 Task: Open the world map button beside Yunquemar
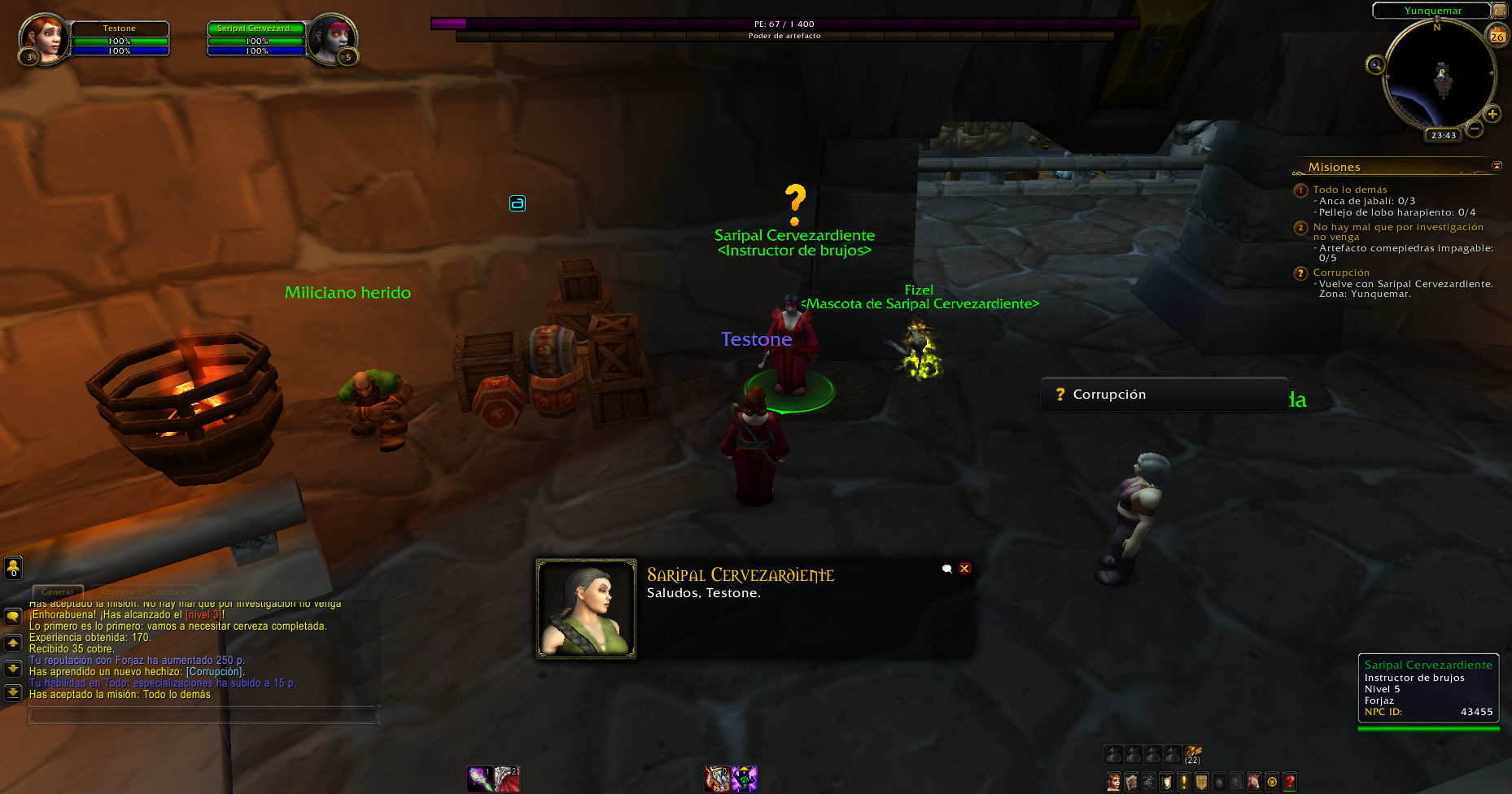[x=1499, y=11]
